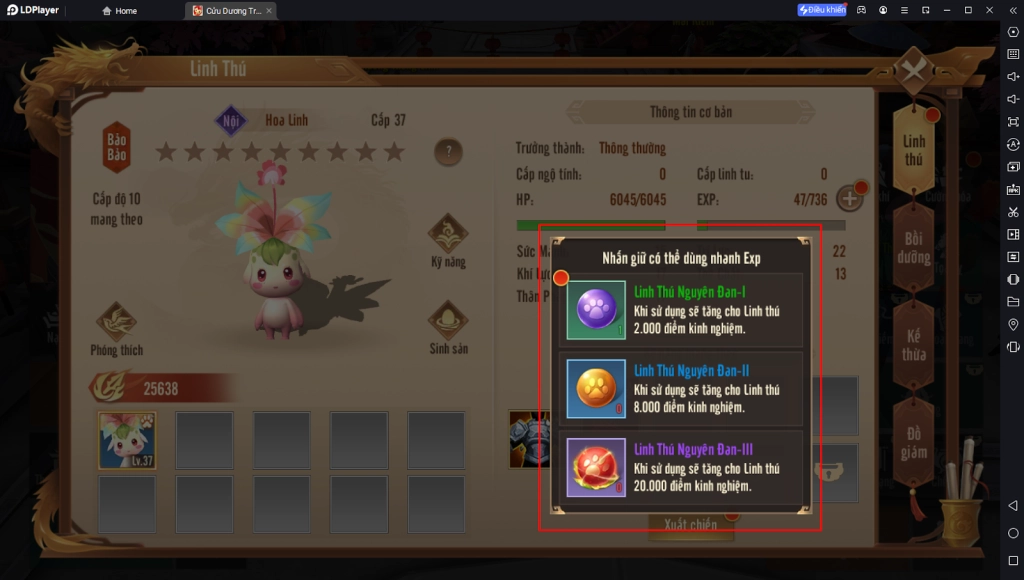Select the Lv.37 Hoa Linh pet slot
1024x580 pixels.
[127, 440]
